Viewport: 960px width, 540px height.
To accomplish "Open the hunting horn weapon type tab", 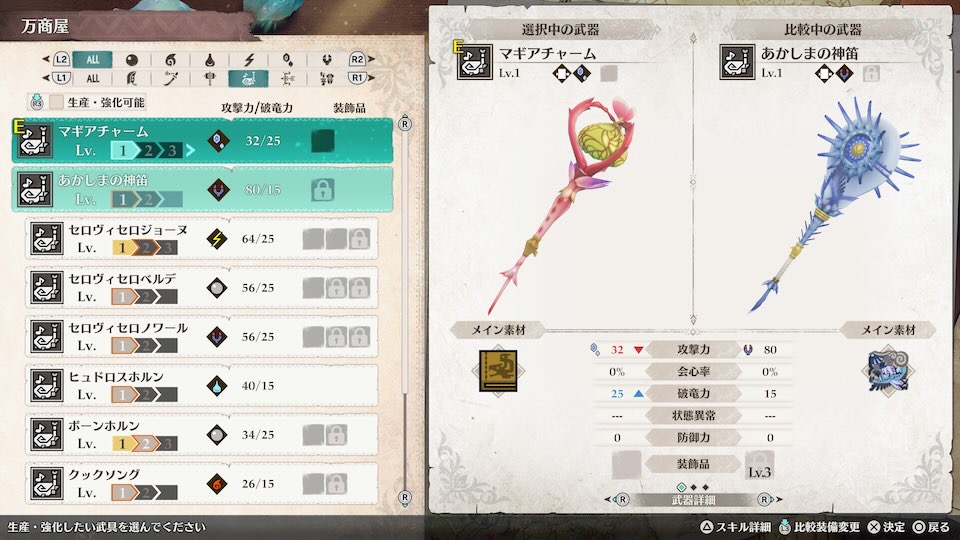I will click(x=248, y=78).
